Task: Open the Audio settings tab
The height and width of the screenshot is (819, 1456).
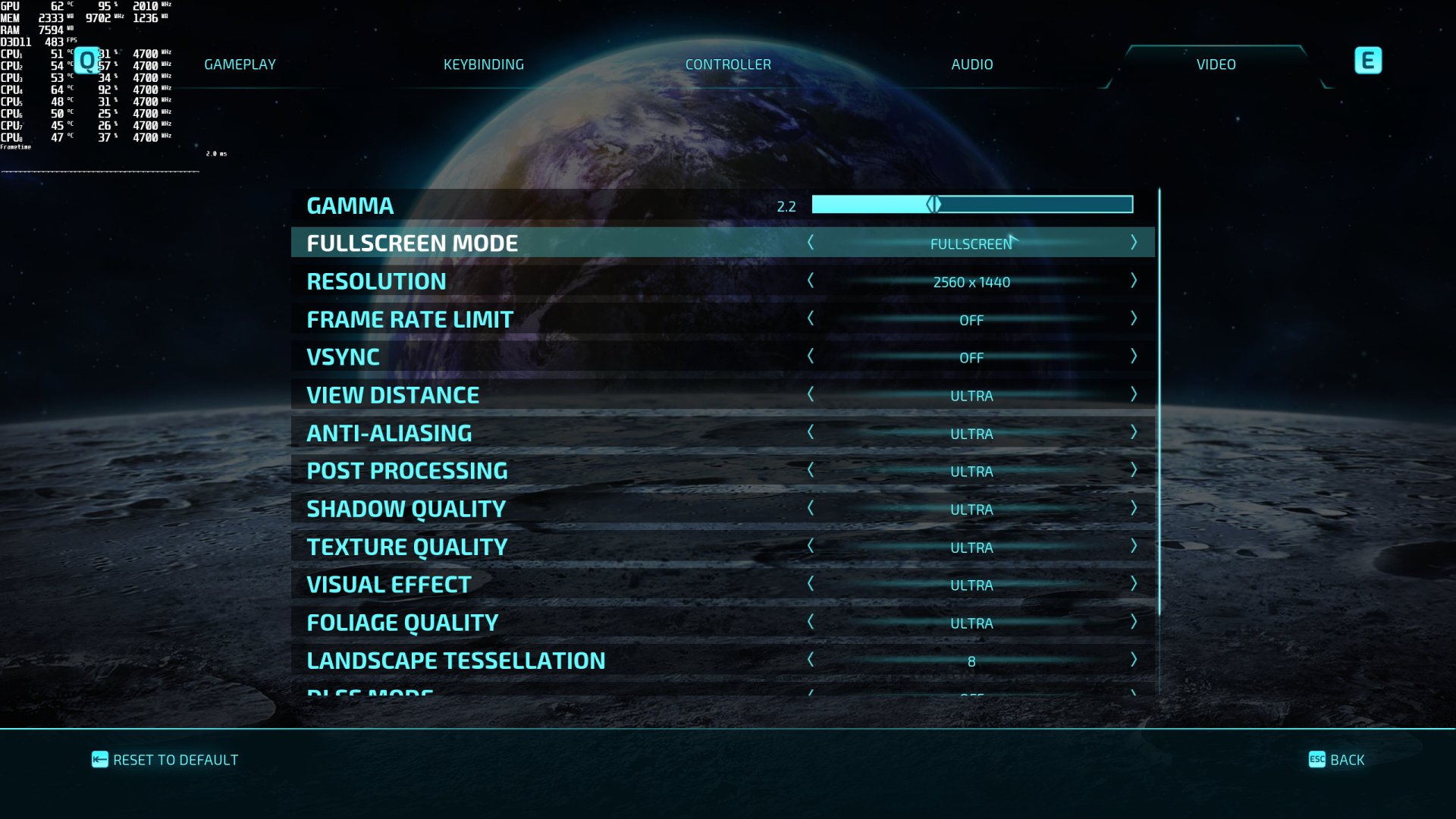Action: coord(971,64)
